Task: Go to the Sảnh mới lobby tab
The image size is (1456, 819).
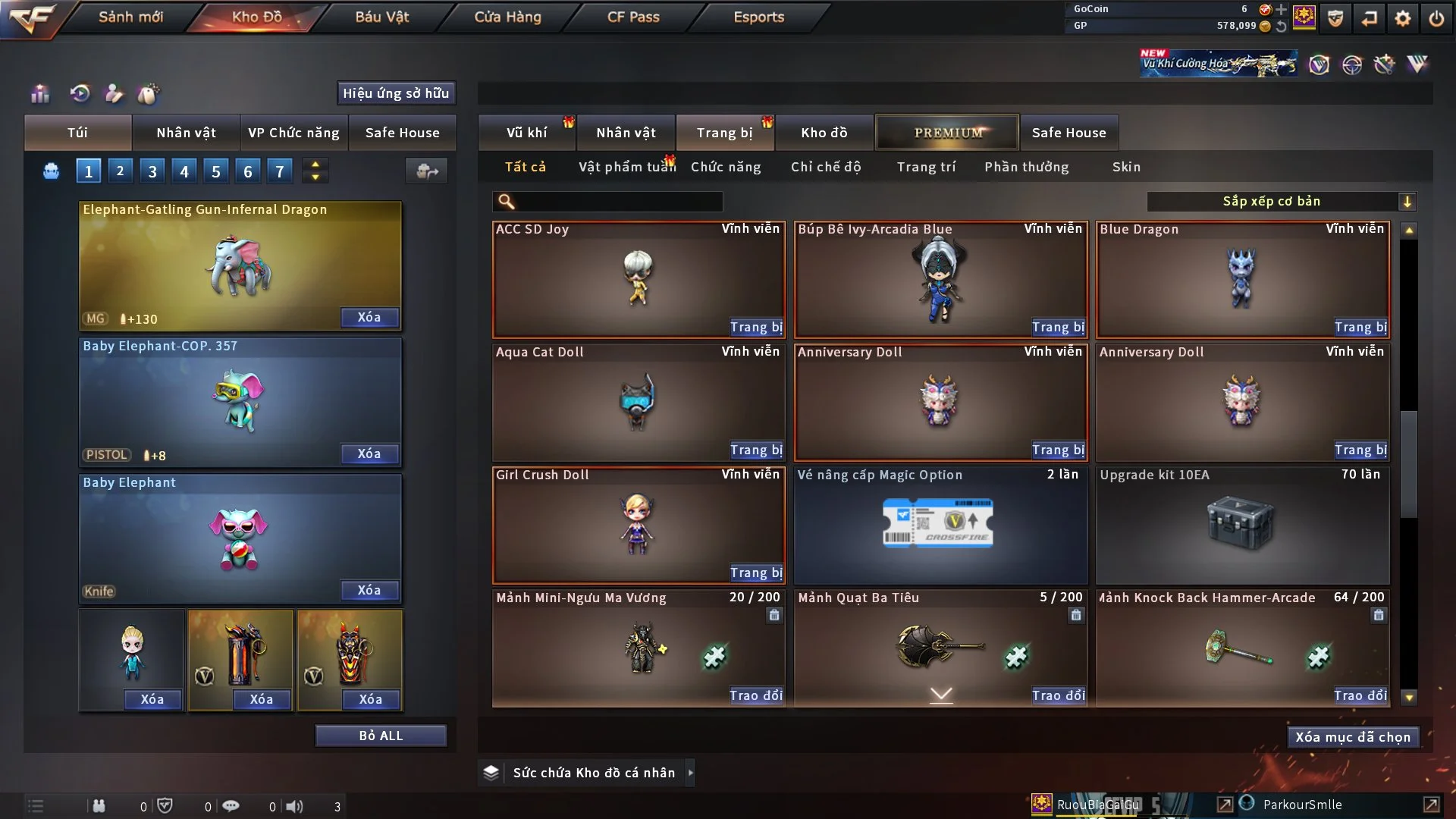Action: tap(130, 17)
